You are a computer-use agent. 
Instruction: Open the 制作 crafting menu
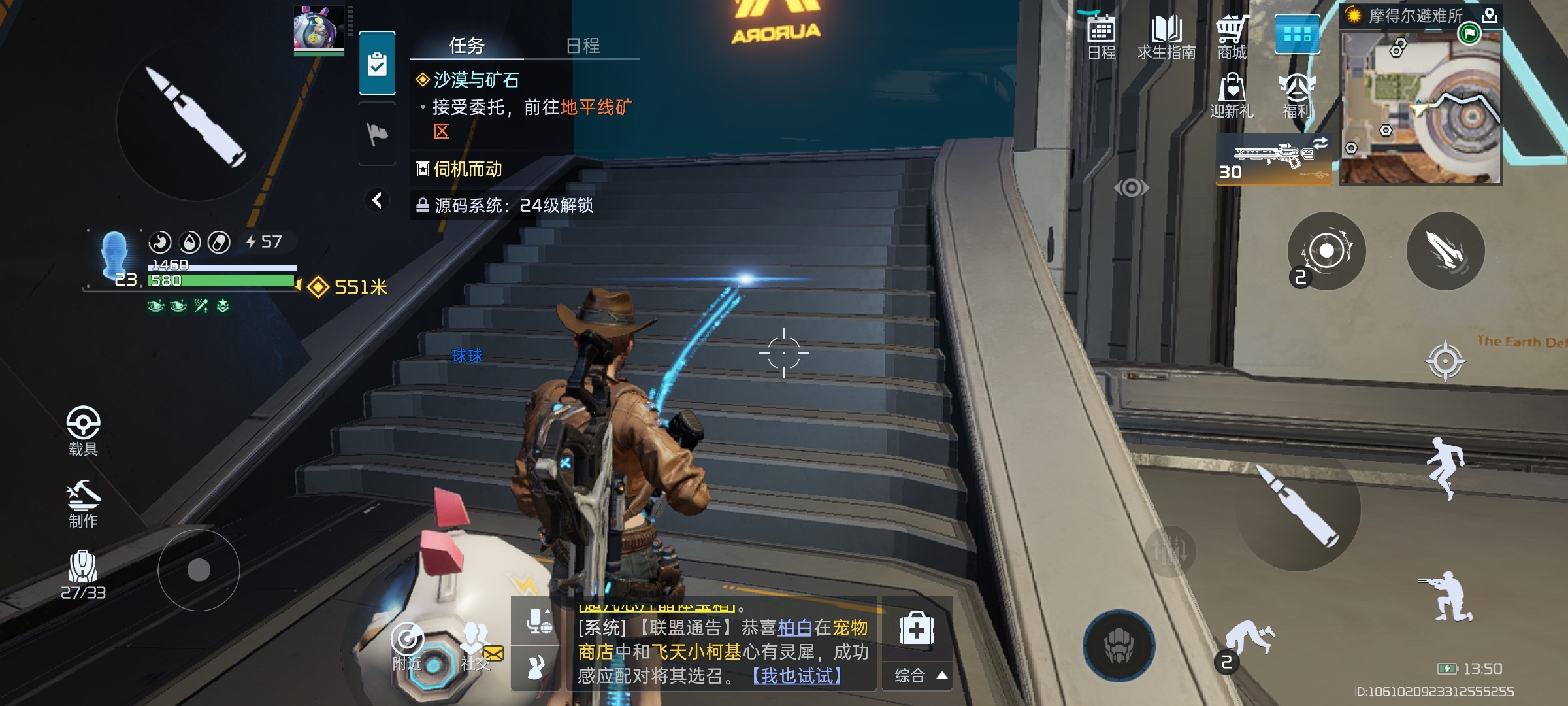tap(83, 503)
